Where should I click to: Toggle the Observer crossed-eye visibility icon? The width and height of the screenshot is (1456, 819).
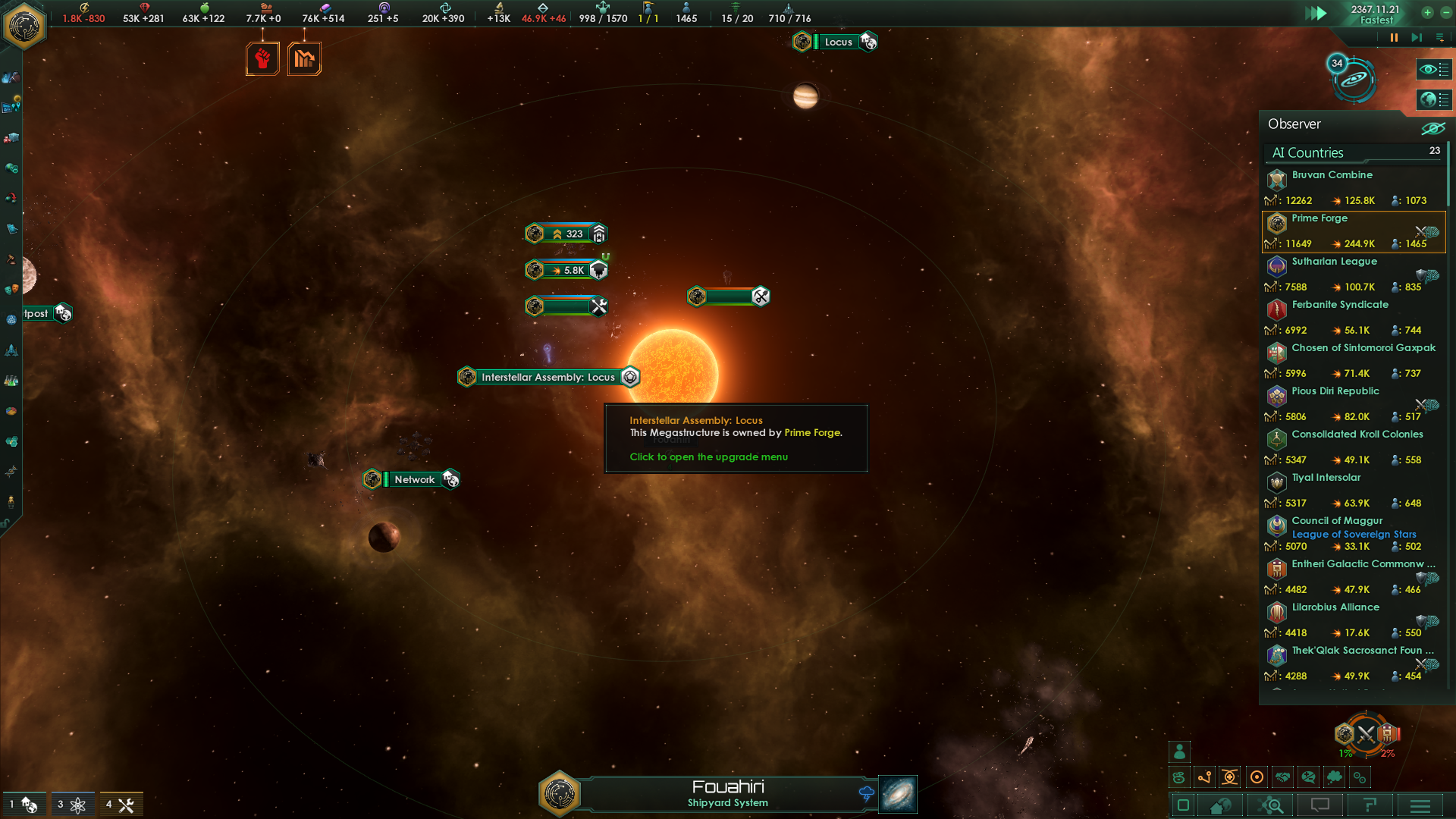1434,129
